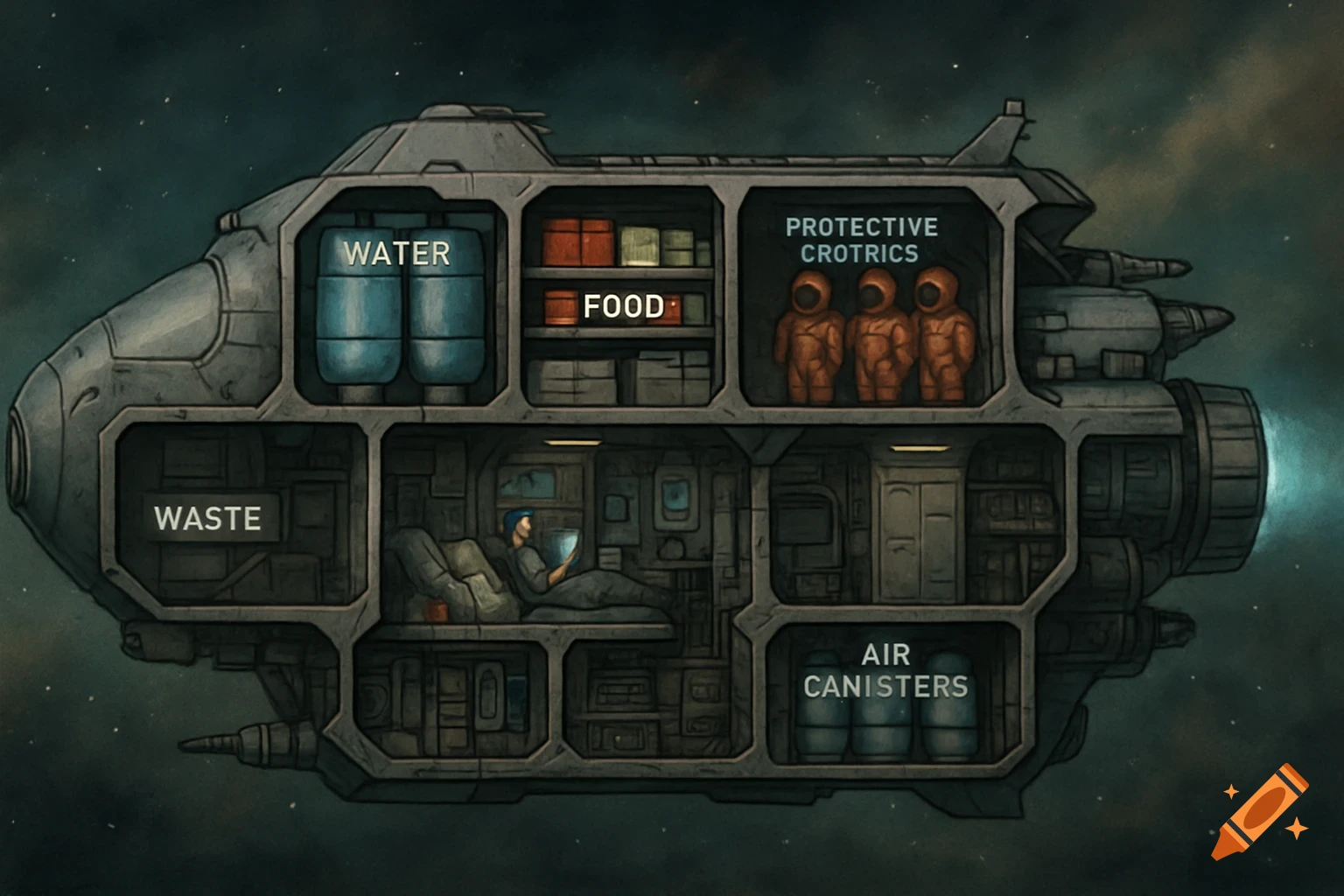Click the orange crayon logo watermark

click(x=1261, y=811)
